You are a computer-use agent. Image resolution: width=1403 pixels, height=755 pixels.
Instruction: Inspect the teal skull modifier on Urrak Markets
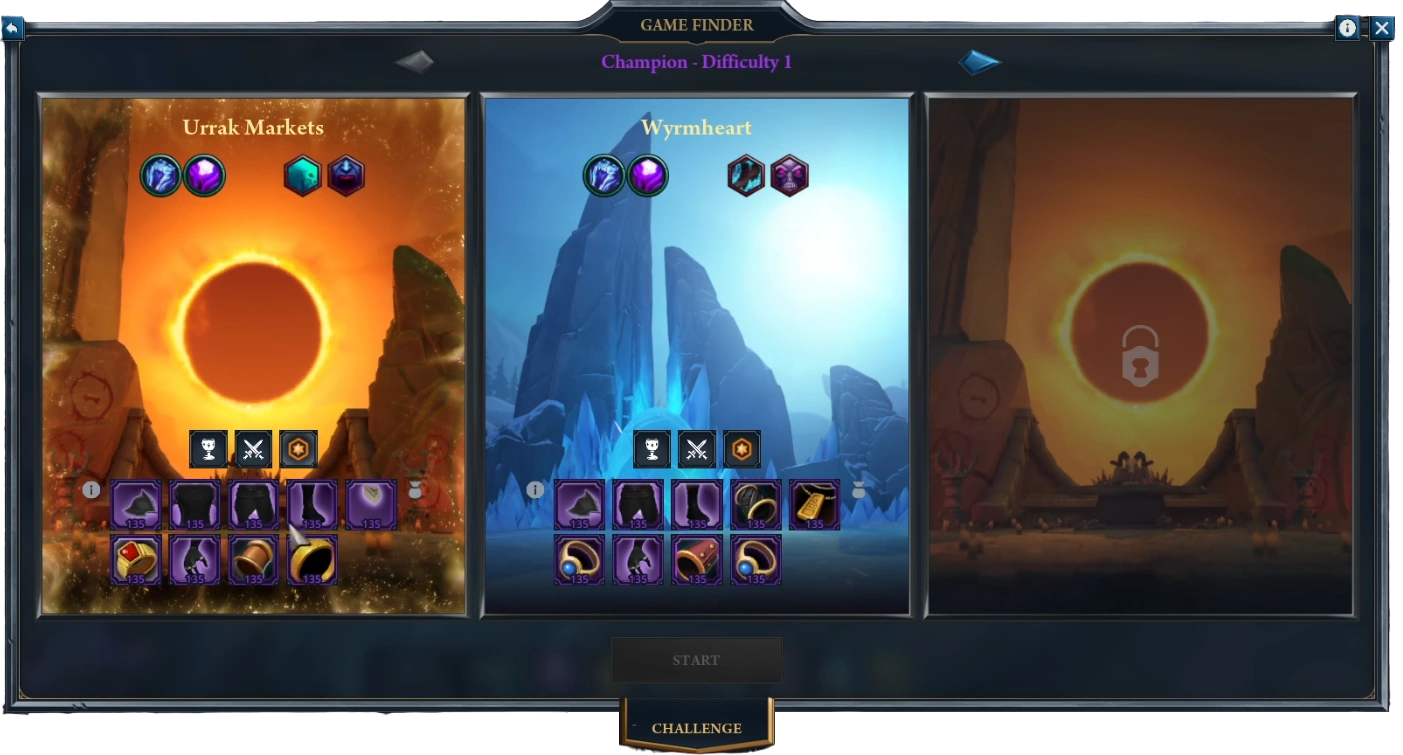pyautogui.click(x=302, y=176)
